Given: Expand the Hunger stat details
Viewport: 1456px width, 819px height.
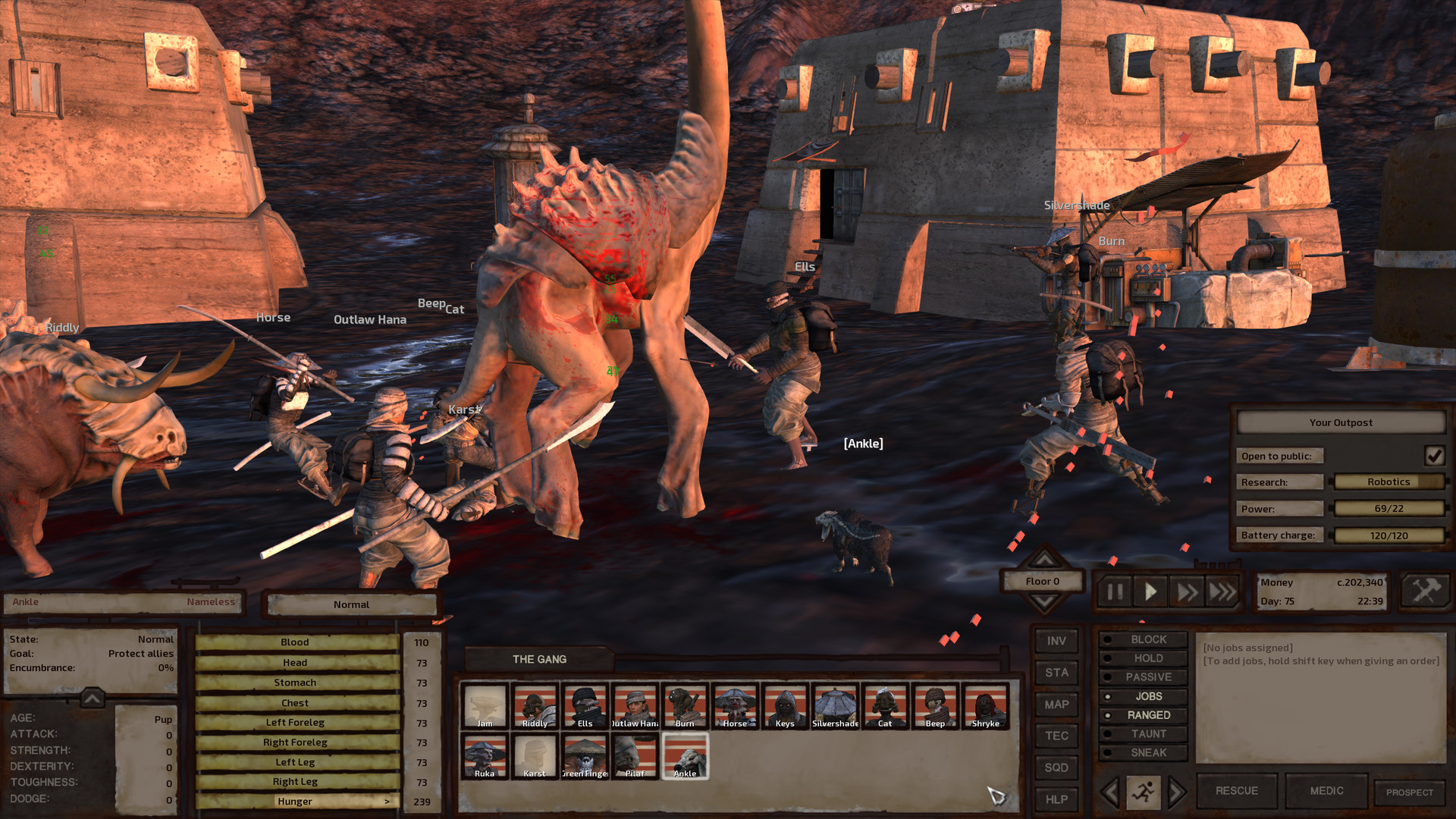Looking at the screenshot, I should tap(388, 801).
